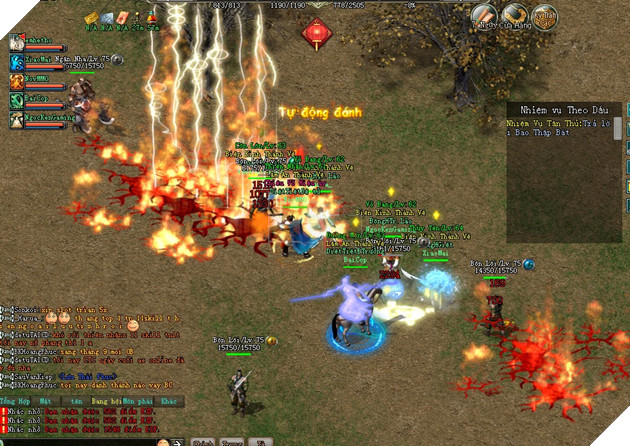Open the Cửa Hàng shop icon
630x446 pixels.
pyautogui.click(x=515, y=16)
